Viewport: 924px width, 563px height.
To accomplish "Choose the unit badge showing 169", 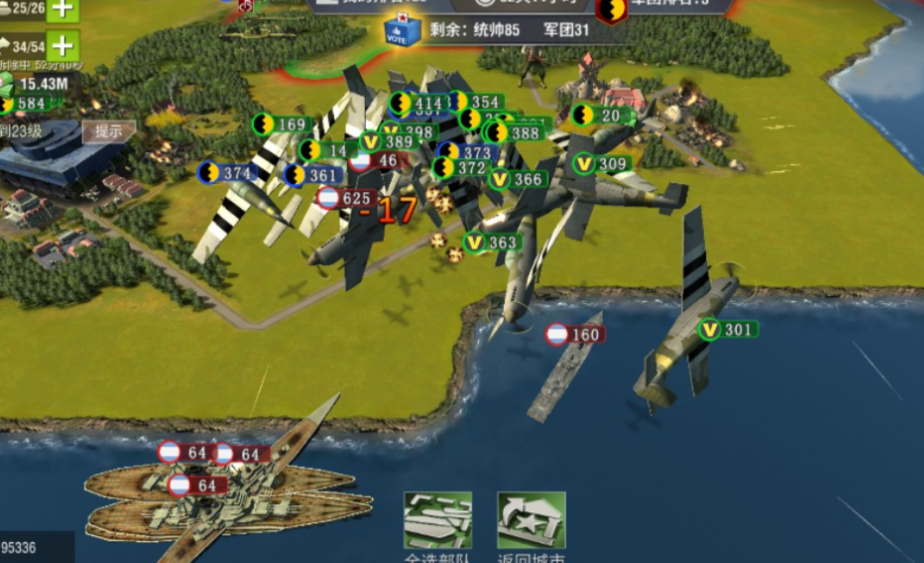I will click(x=281, y=124).
